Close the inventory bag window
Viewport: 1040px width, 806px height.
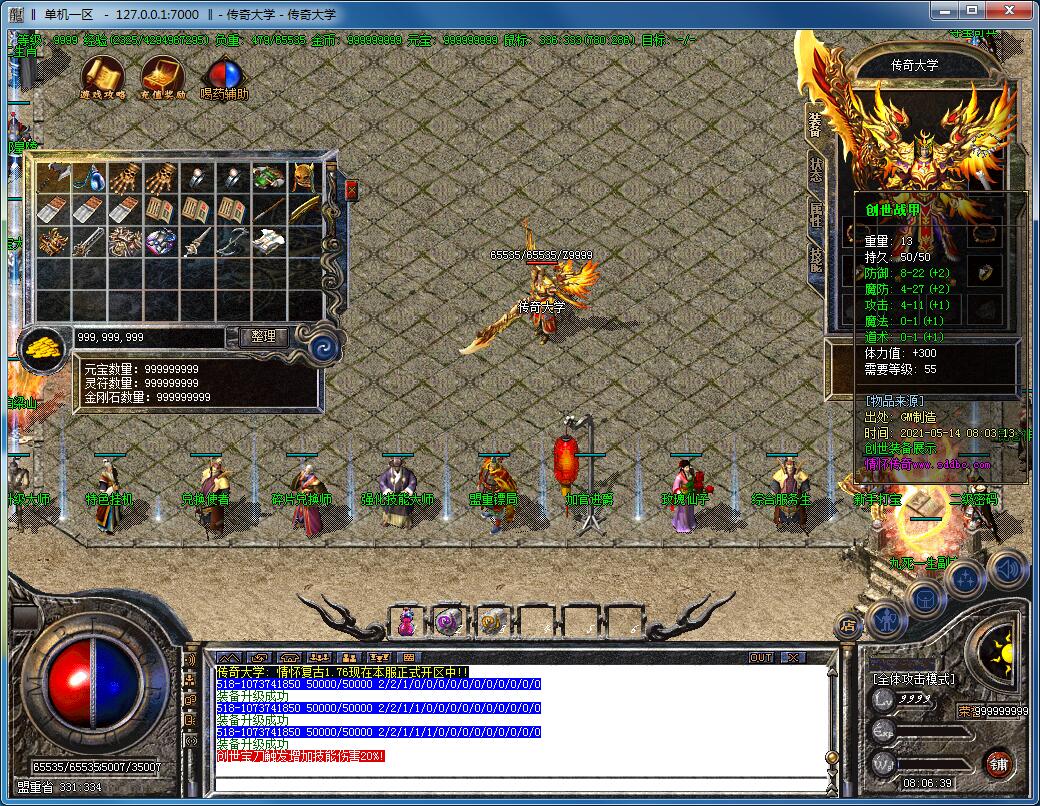(x=352, y=190)
